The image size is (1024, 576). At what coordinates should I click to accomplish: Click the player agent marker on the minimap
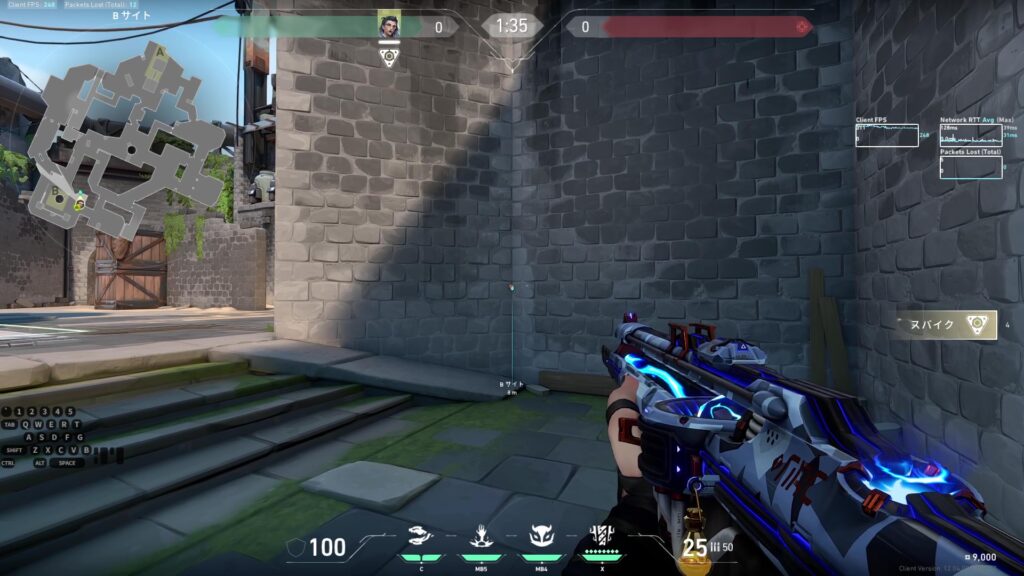(80, 203)
